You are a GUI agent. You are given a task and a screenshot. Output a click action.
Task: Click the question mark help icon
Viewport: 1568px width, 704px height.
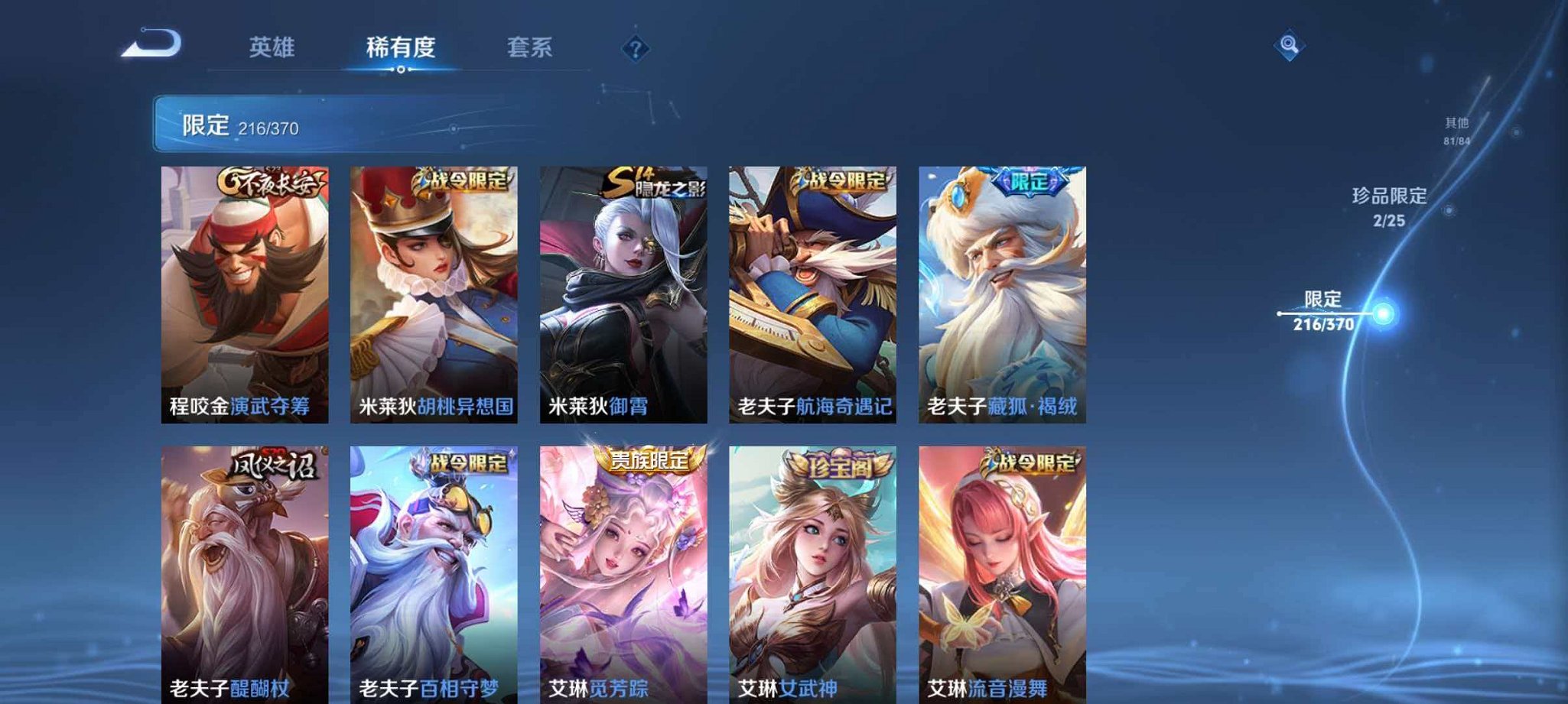point(635,50)
